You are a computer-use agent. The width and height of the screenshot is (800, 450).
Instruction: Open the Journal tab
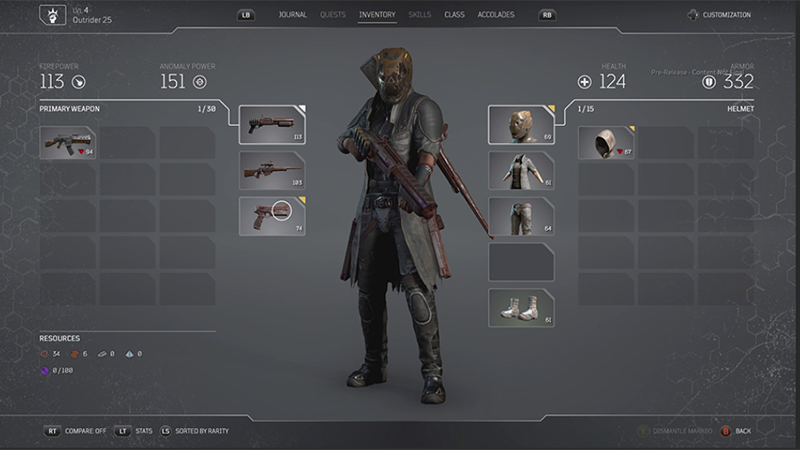coord(293,15)
